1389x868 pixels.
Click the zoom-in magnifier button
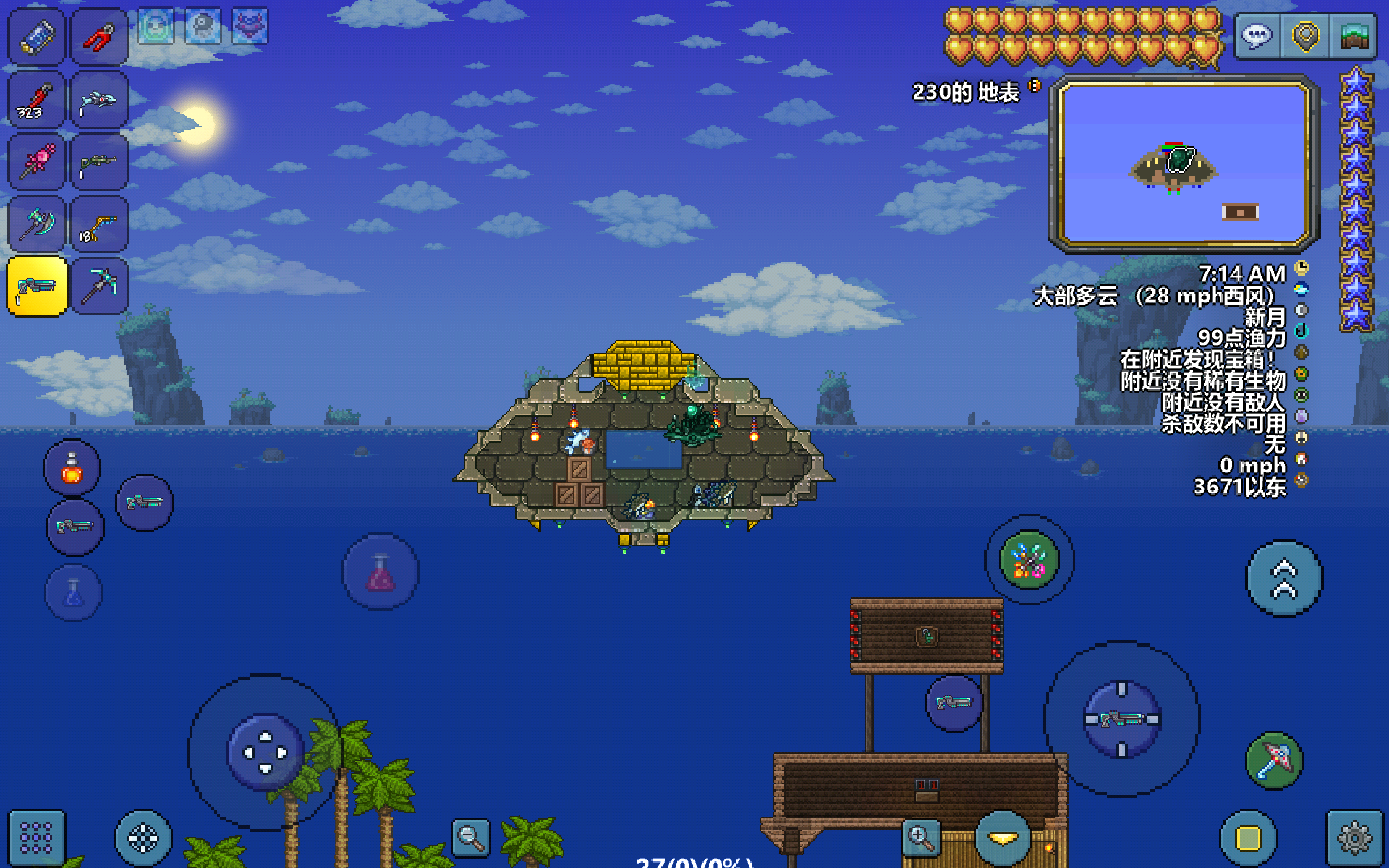(920, 838)
